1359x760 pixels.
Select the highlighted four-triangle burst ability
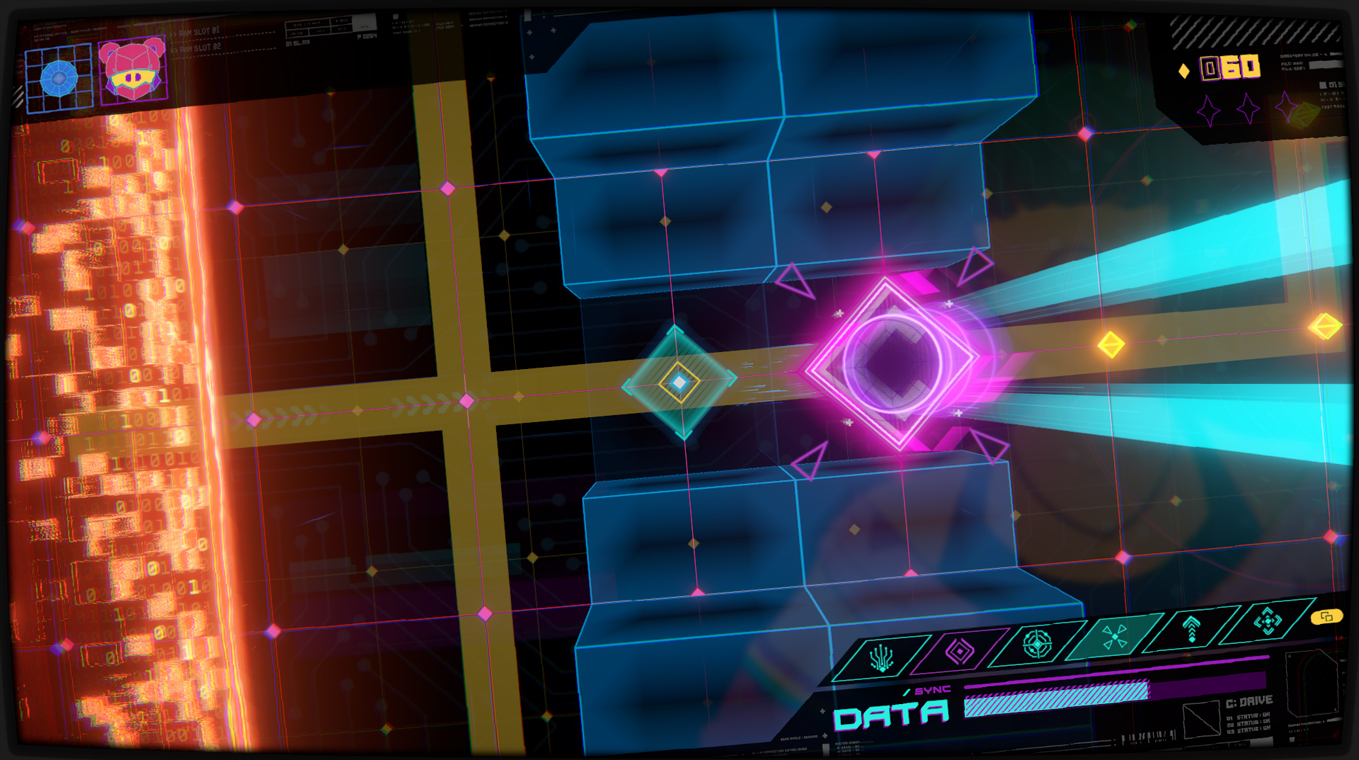pyautogui.click(x=1113, y=637)
